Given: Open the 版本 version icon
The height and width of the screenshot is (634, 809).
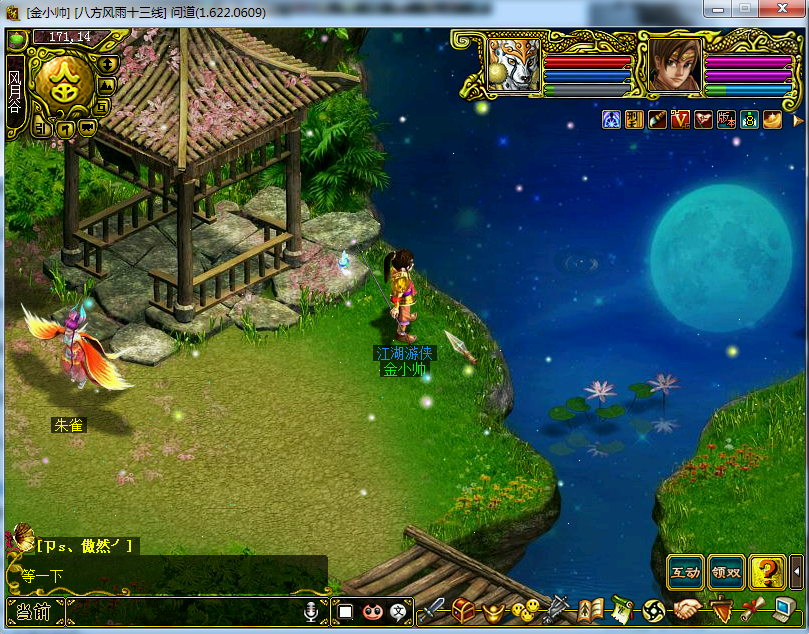Looking at the screenshot, I should coord(726,120).
